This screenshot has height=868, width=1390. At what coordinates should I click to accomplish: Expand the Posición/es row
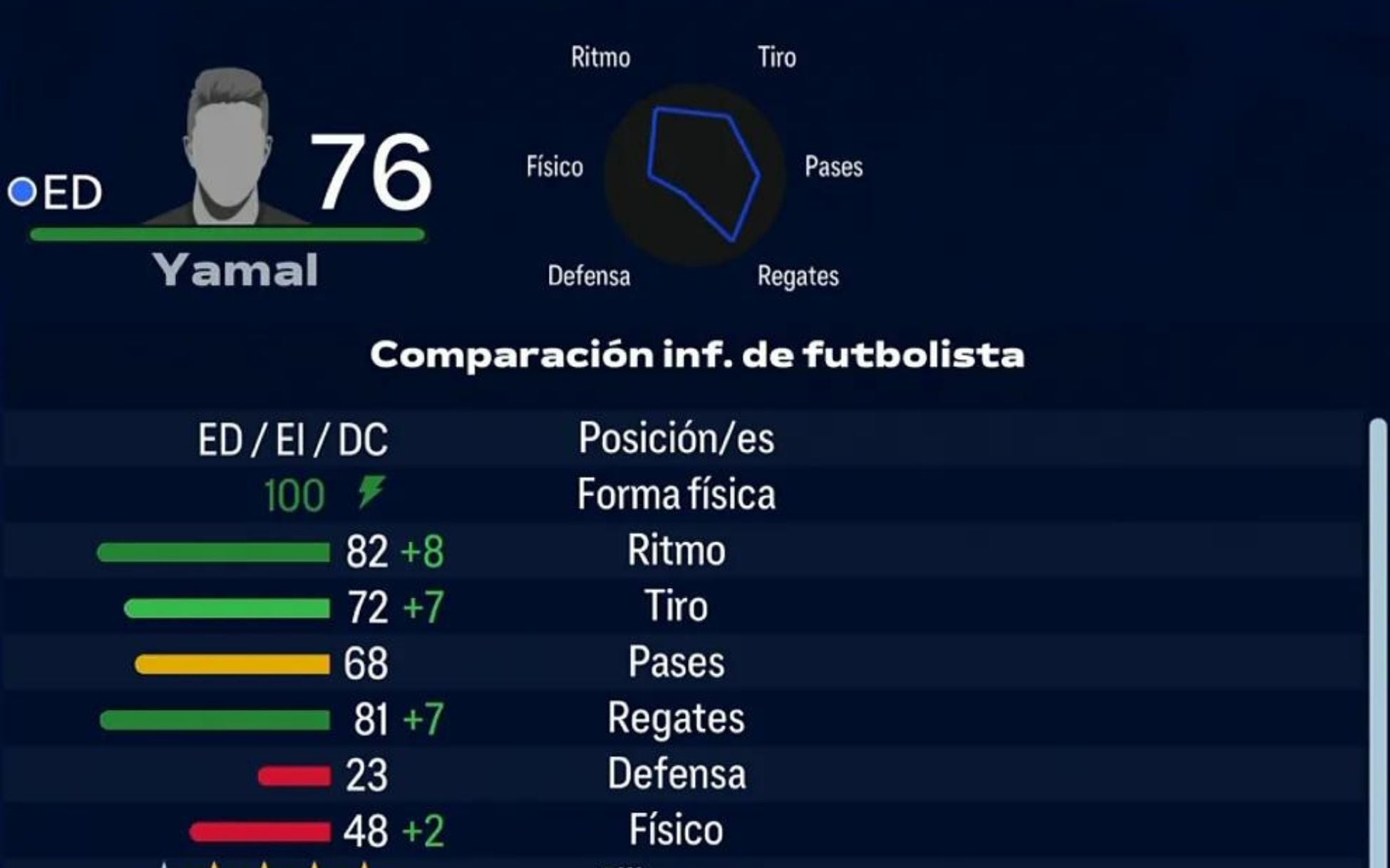coord(679,439)
